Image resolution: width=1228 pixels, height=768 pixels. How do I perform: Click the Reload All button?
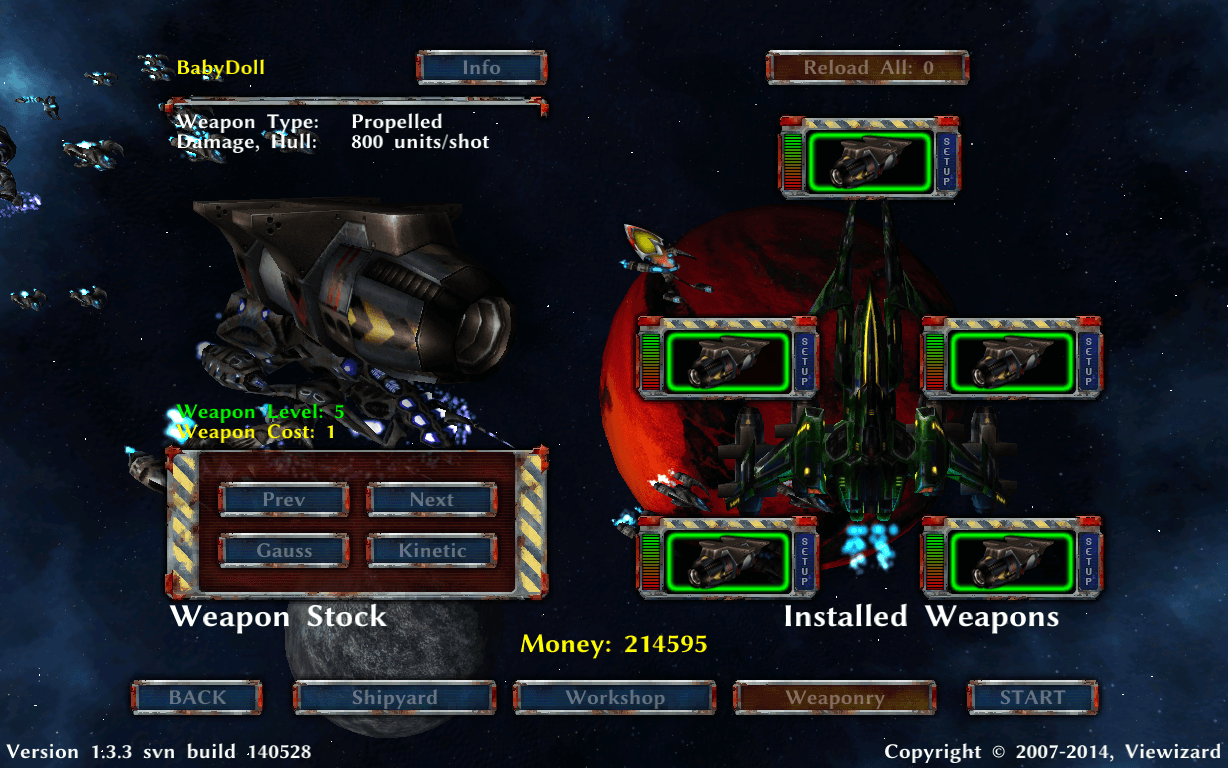point(867,68)
